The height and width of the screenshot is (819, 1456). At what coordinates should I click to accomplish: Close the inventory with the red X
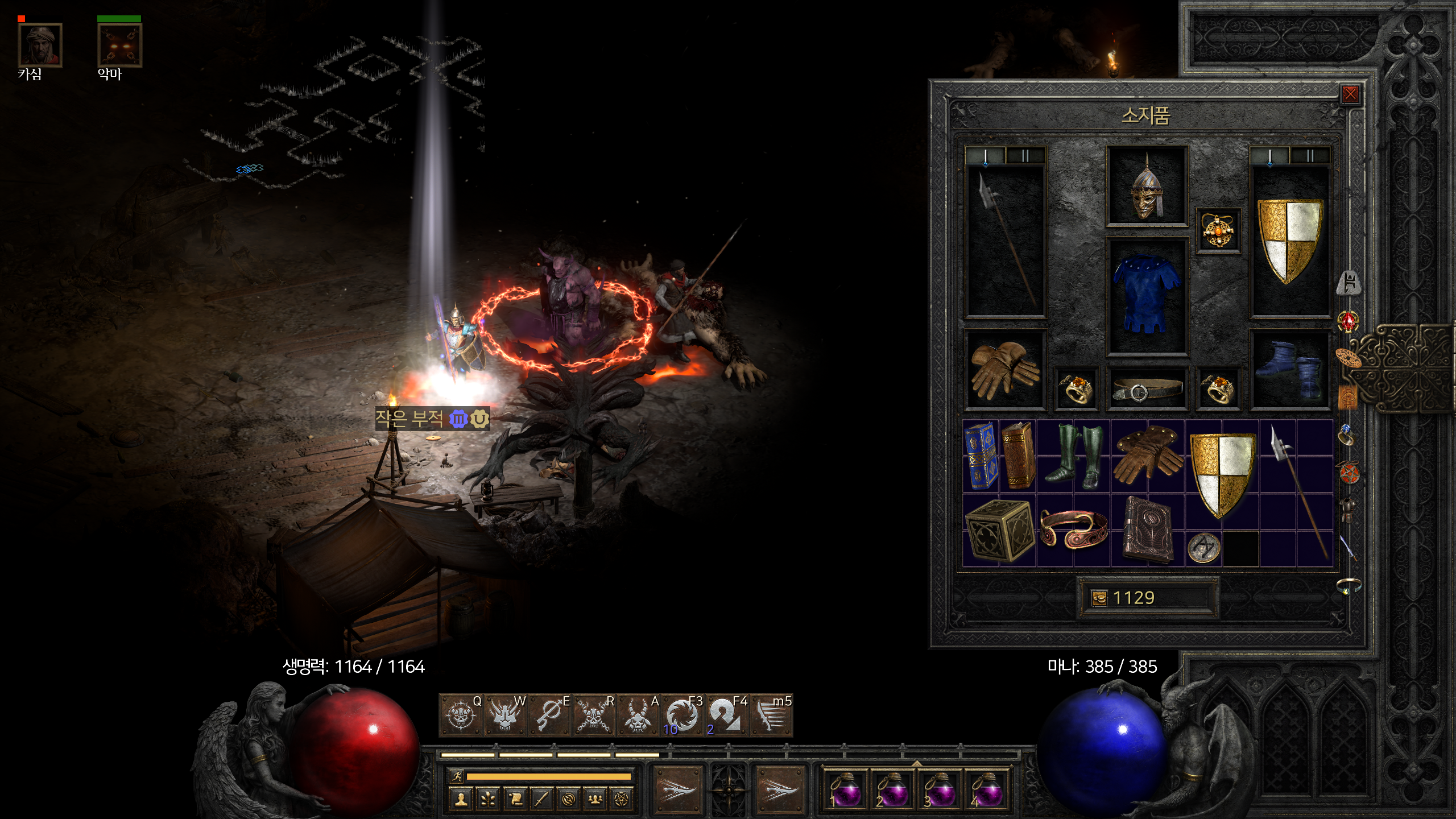[1350, 94]
